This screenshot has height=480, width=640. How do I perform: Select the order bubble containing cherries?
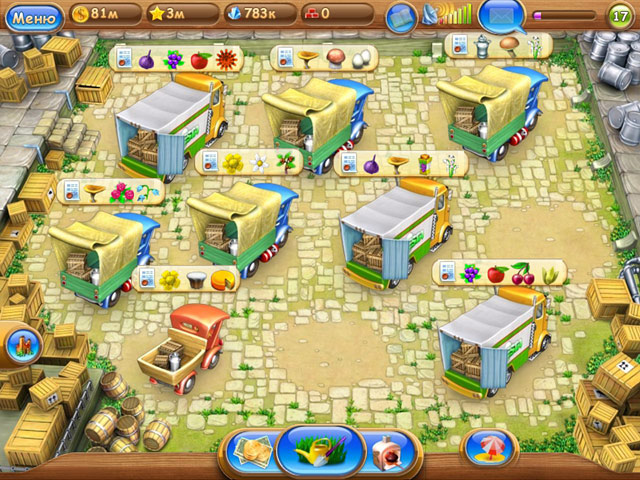tap(498, 272)
